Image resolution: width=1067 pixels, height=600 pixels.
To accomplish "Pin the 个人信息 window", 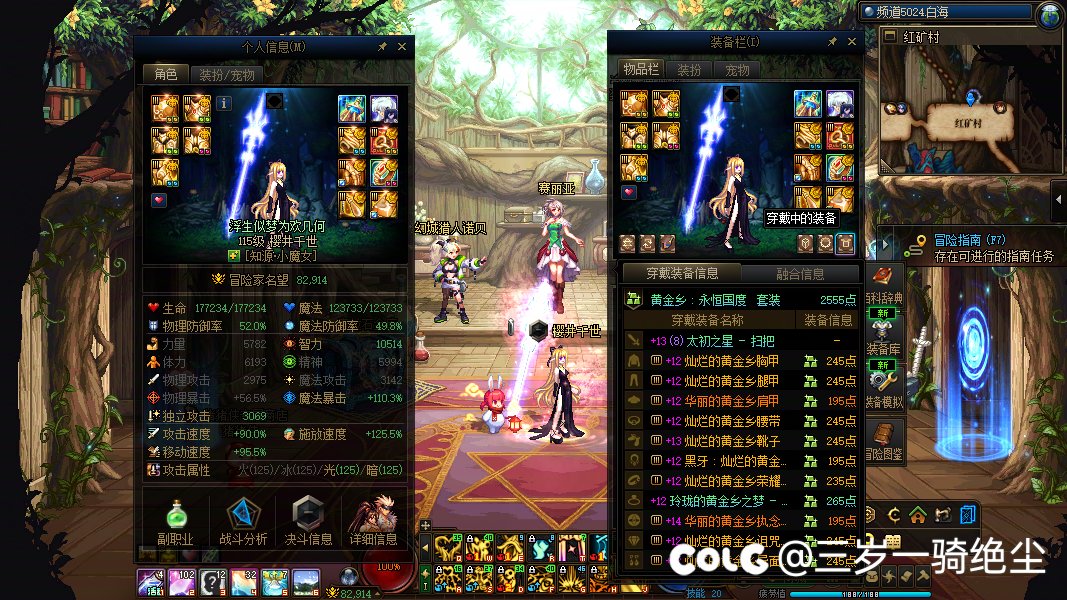I will click(382, 46).
